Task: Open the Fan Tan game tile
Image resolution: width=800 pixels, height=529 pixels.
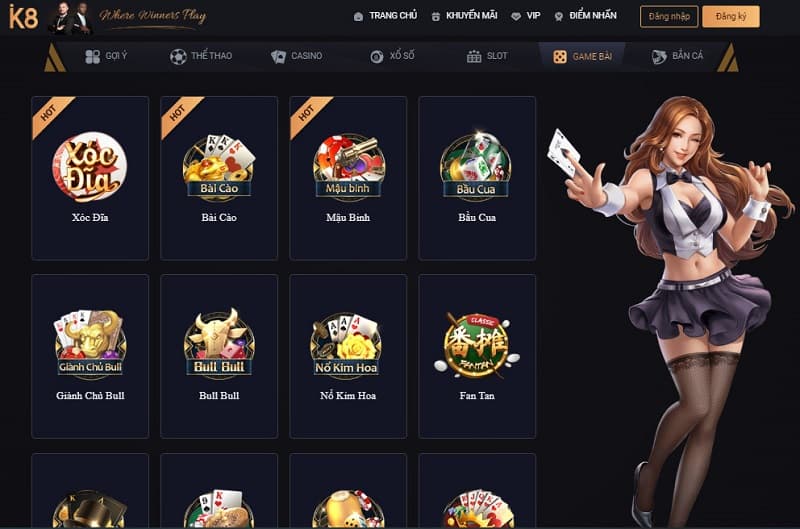Action: (477, 355)
